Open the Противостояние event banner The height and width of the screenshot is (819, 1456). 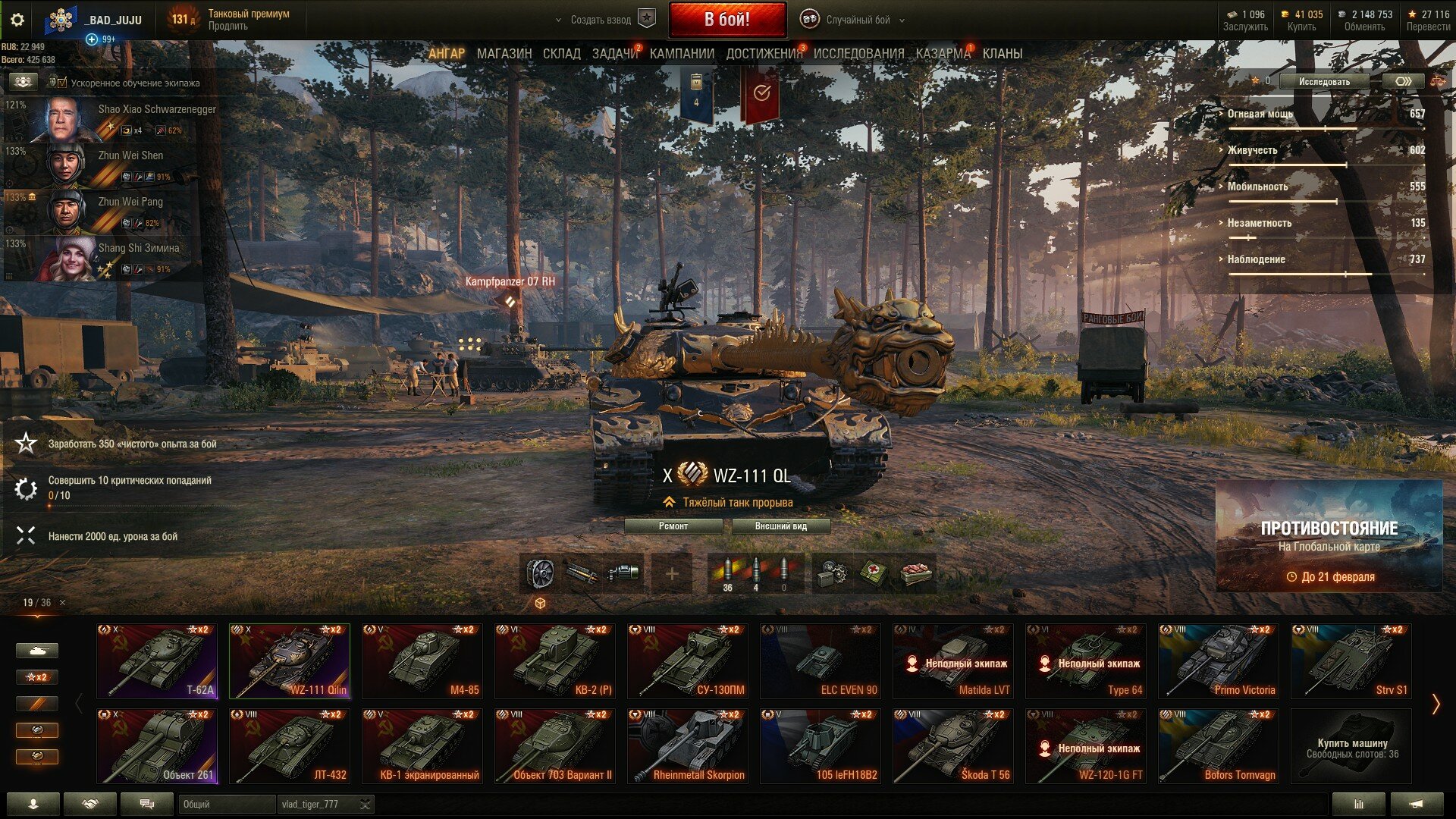click(1329, 536)
